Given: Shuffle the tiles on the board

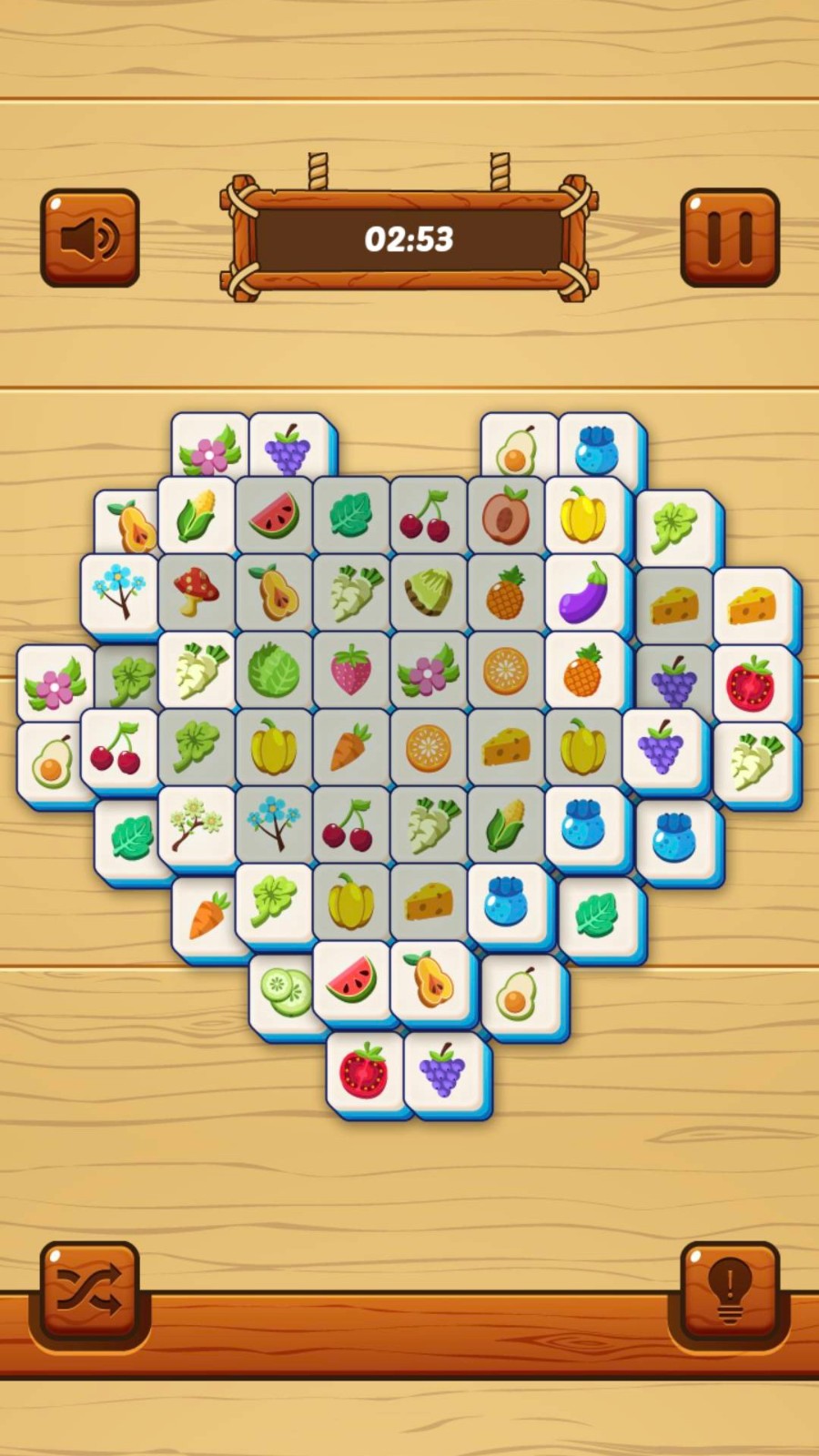Looking at the screenshot, I should pyautogui.click(x=89, y=1289).
